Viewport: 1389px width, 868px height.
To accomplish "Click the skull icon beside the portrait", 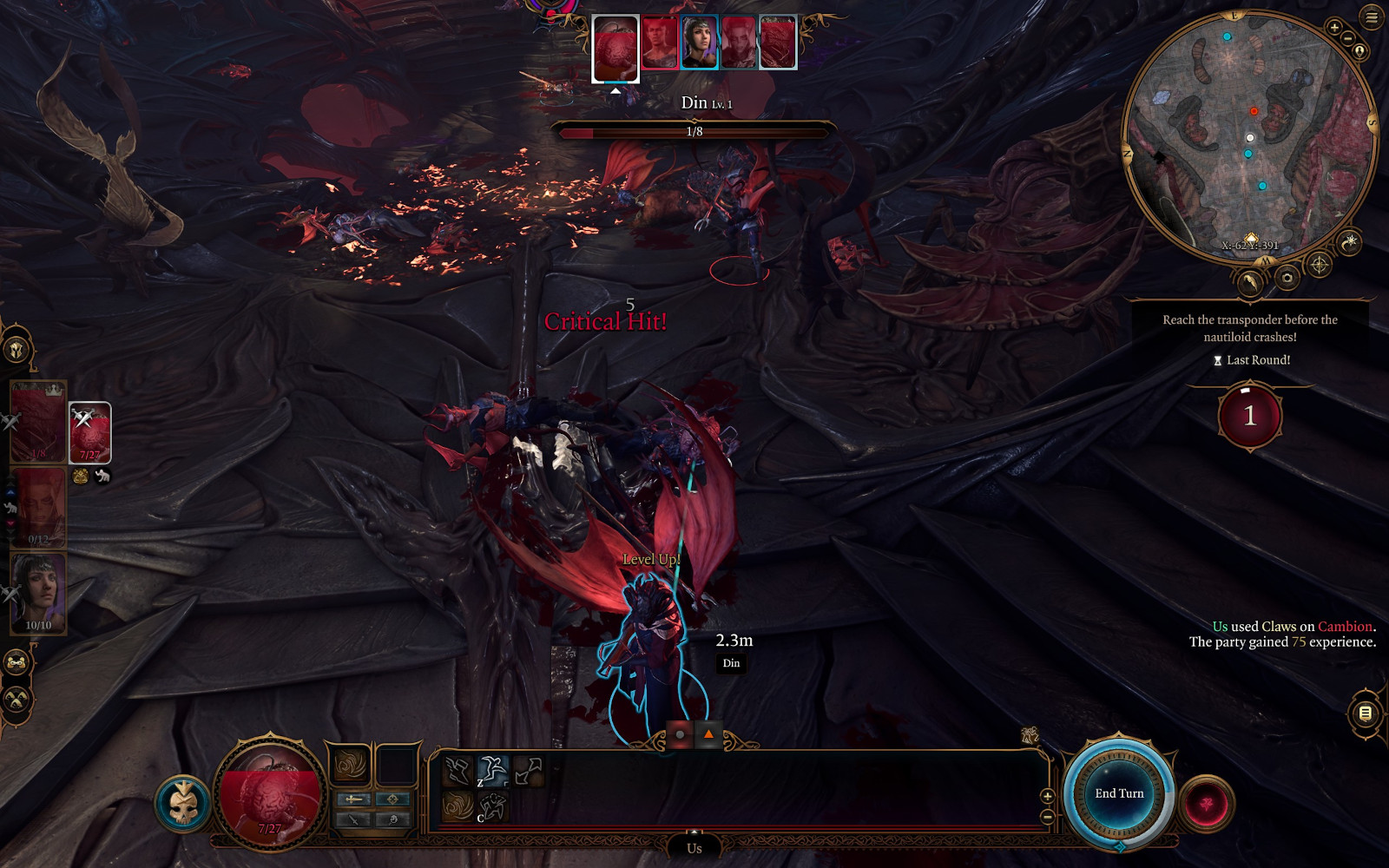I will 183,804.
